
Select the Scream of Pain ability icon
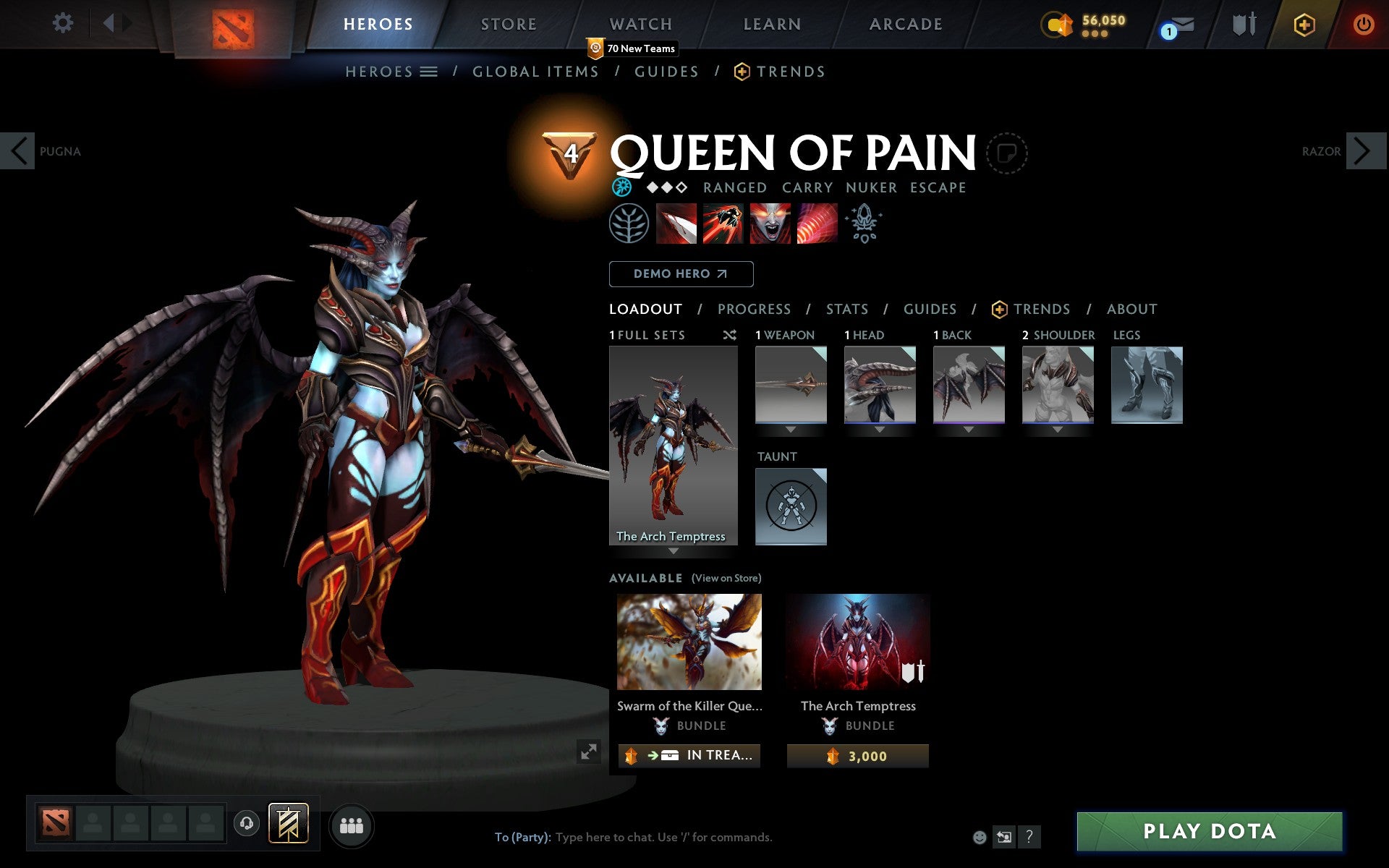point(770,223)
